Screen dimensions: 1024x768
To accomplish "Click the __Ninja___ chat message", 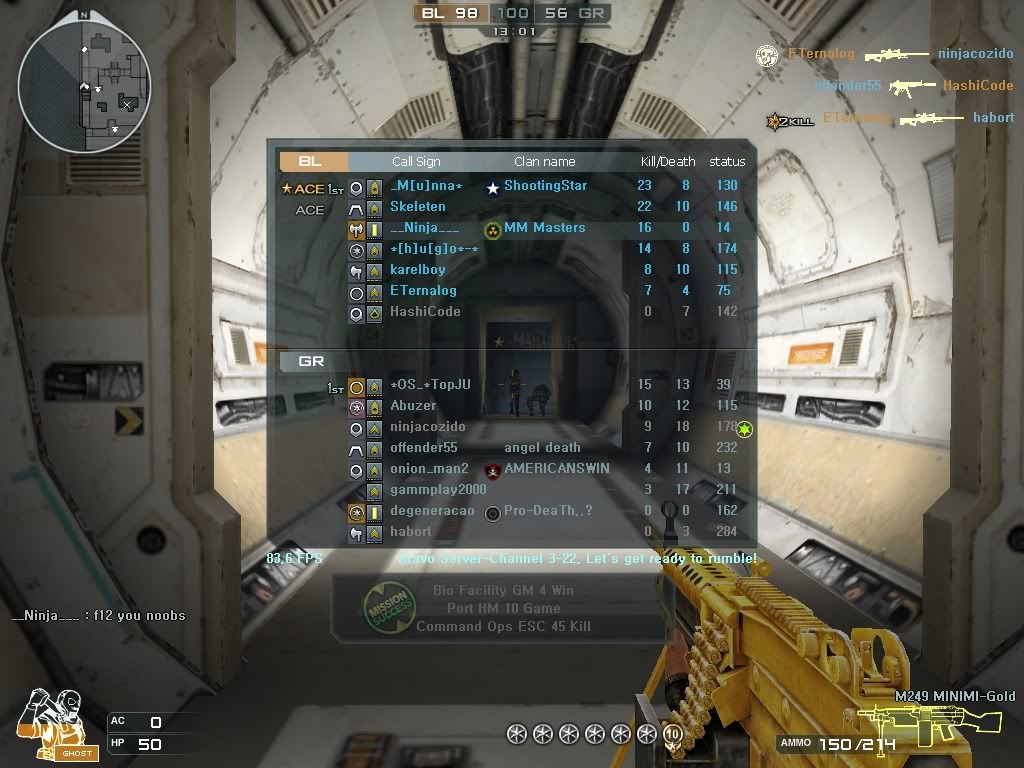I will (x=98, y=615).
